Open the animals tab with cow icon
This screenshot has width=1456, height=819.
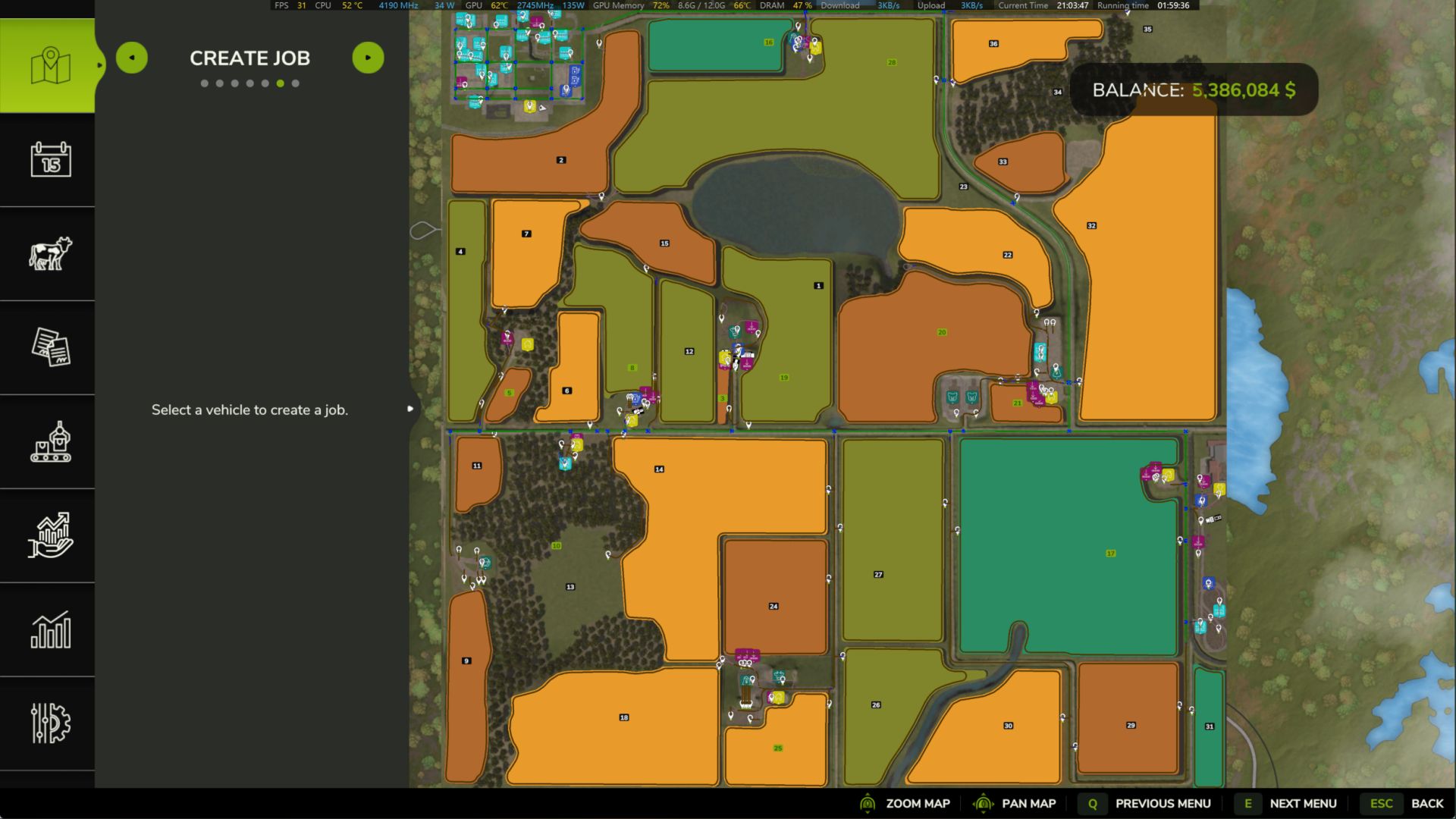click(x=50, y=253)
